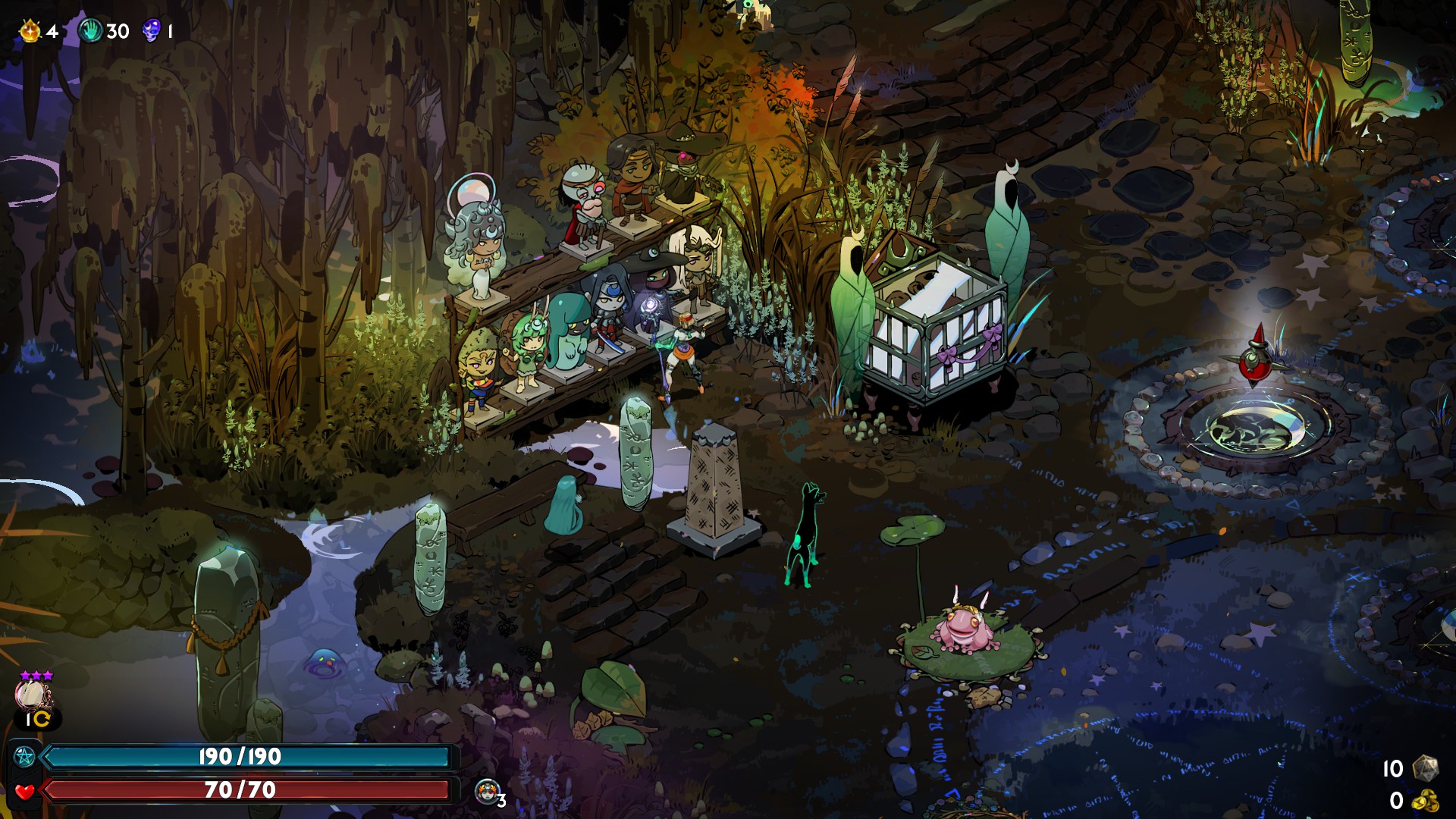
Task: Inspect the three-star keepsake icon
Action: coord(33,694)
